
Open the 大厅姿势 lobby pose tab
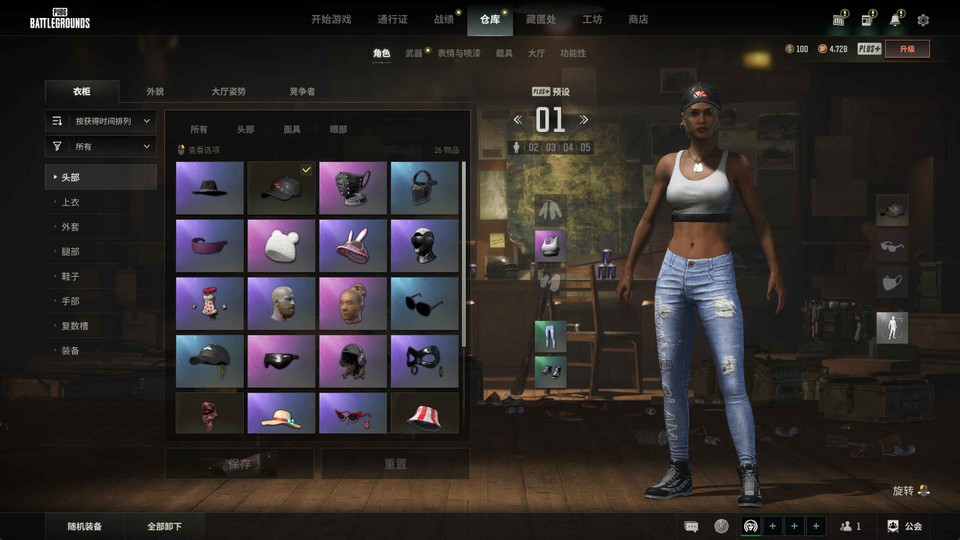(228, 91)
